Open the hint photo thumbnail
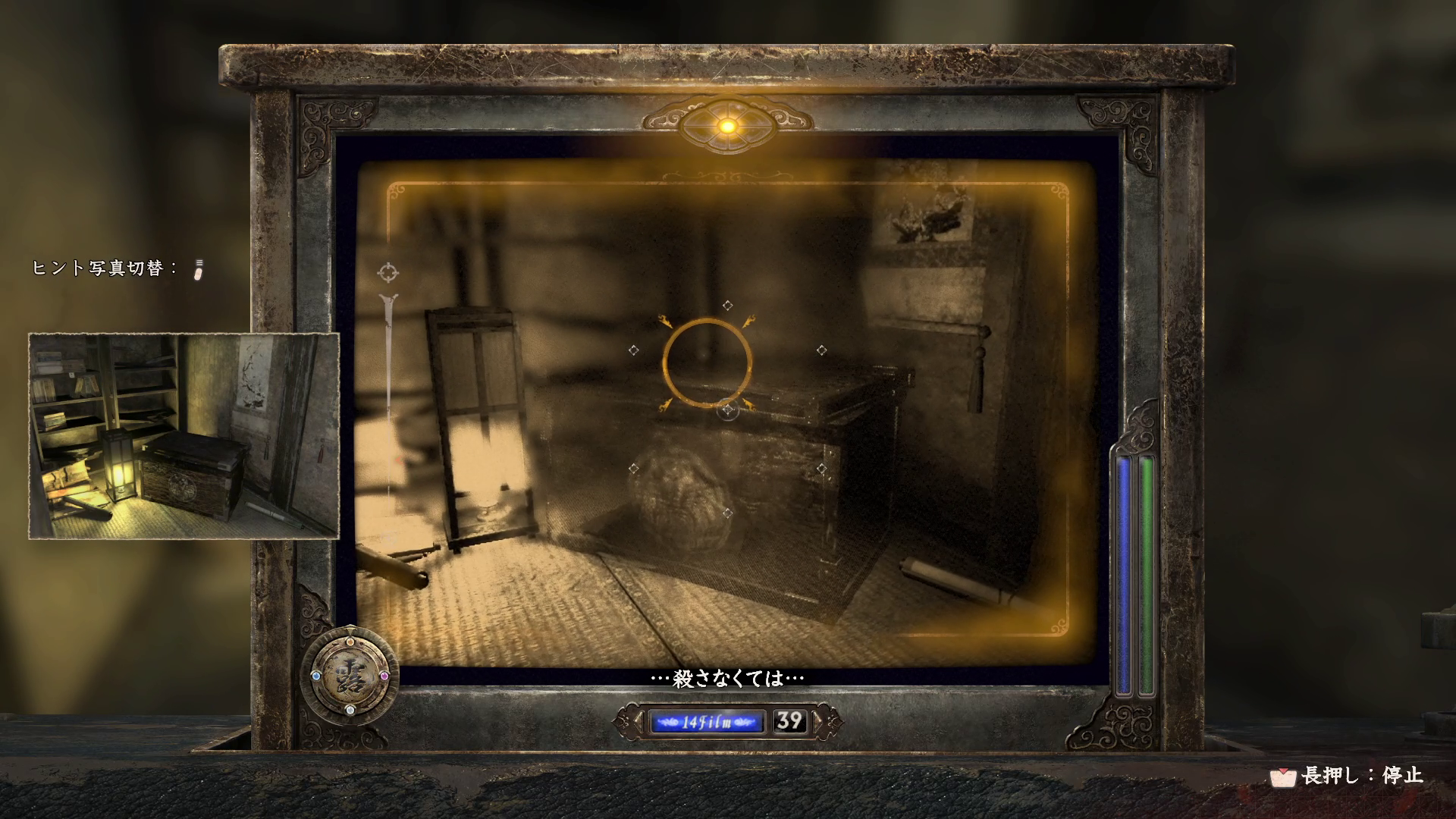The height and width of the screenshot is (819, 1456). pyautogui.click(x=184, y=436)
